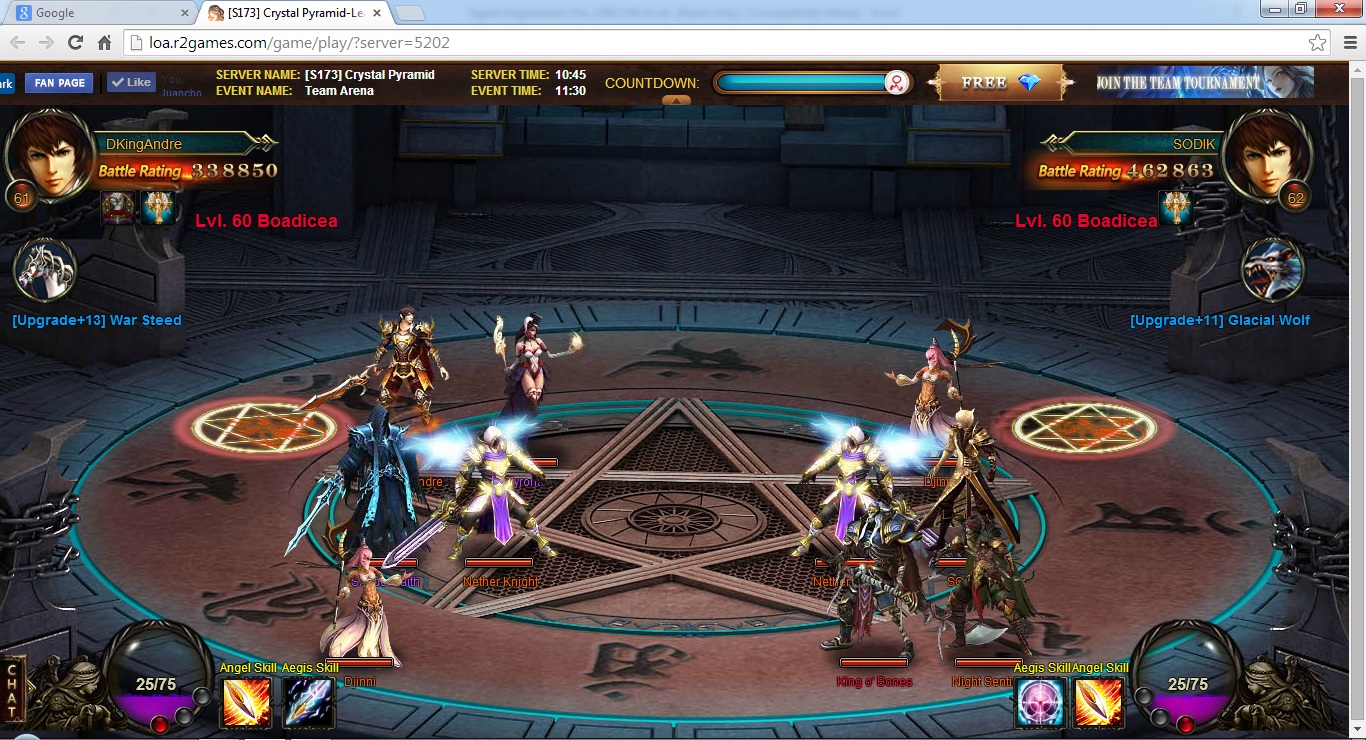Click the Glacial Wolf mount icon
Image resolution: width=1366 pixels, height=740 pixels.
point(1272,271)
